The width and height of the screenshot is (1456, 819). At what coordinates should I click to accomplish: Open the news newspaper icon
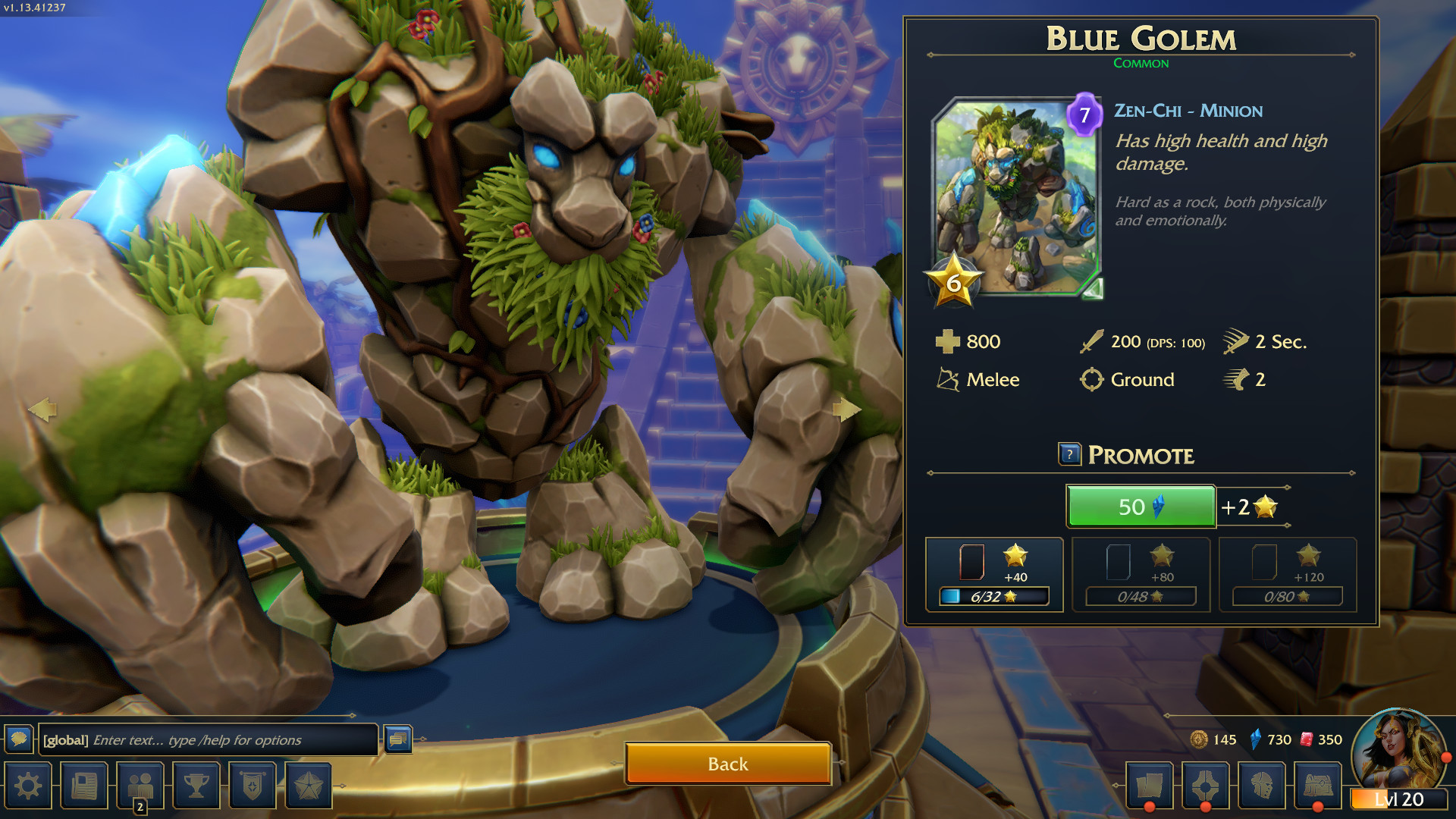pos(84,786)
